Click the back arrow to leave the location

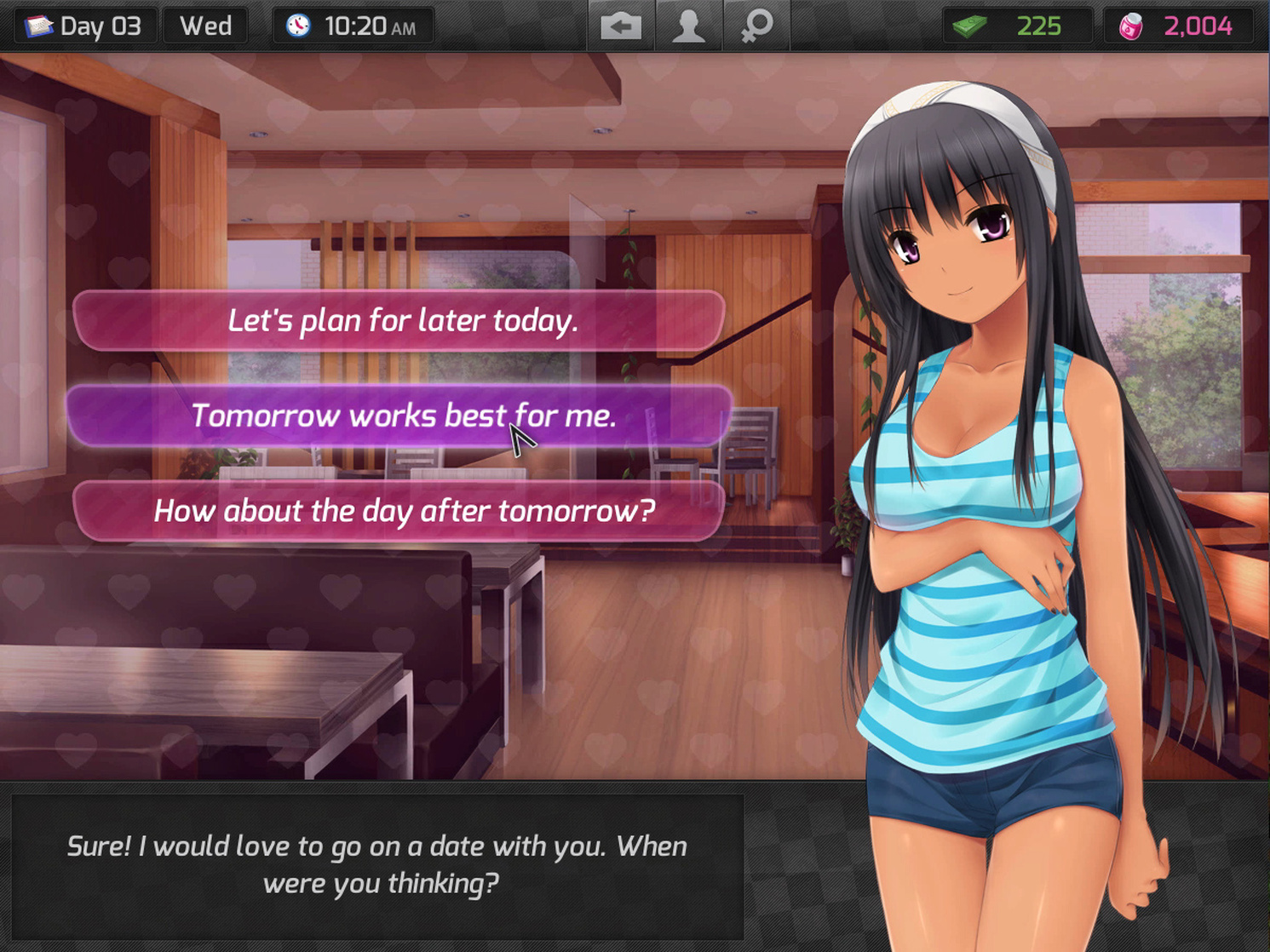[621, 25]
